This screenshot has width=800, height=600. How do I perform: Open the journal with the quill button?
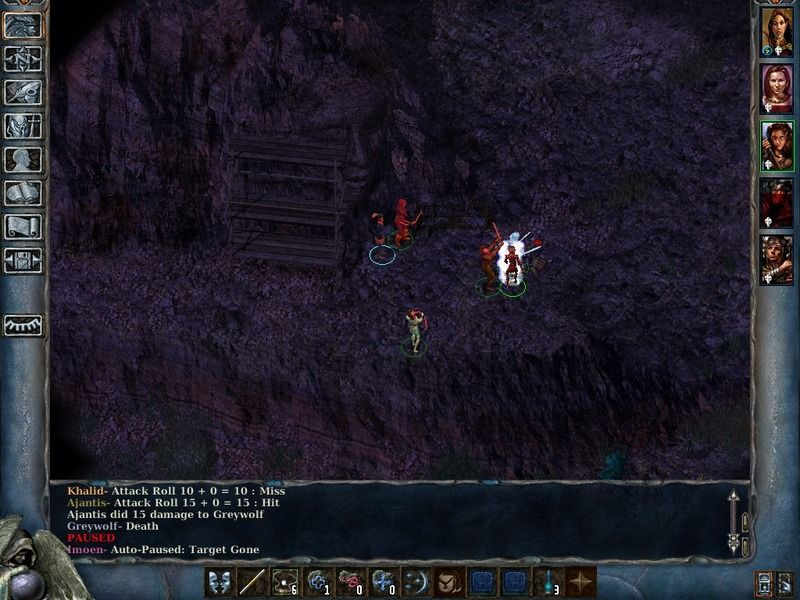[24, 92]
